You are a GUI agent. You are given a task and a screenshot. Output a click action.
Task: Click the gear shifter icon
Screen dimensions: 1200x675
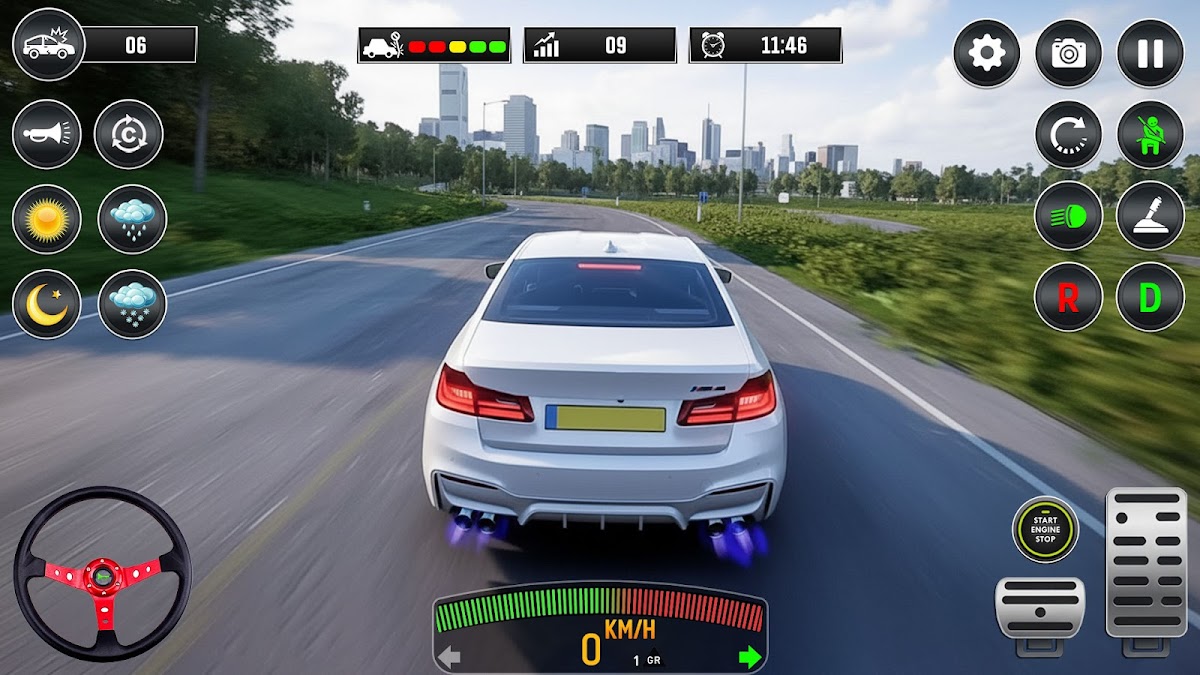click(x=1150, y=215)
